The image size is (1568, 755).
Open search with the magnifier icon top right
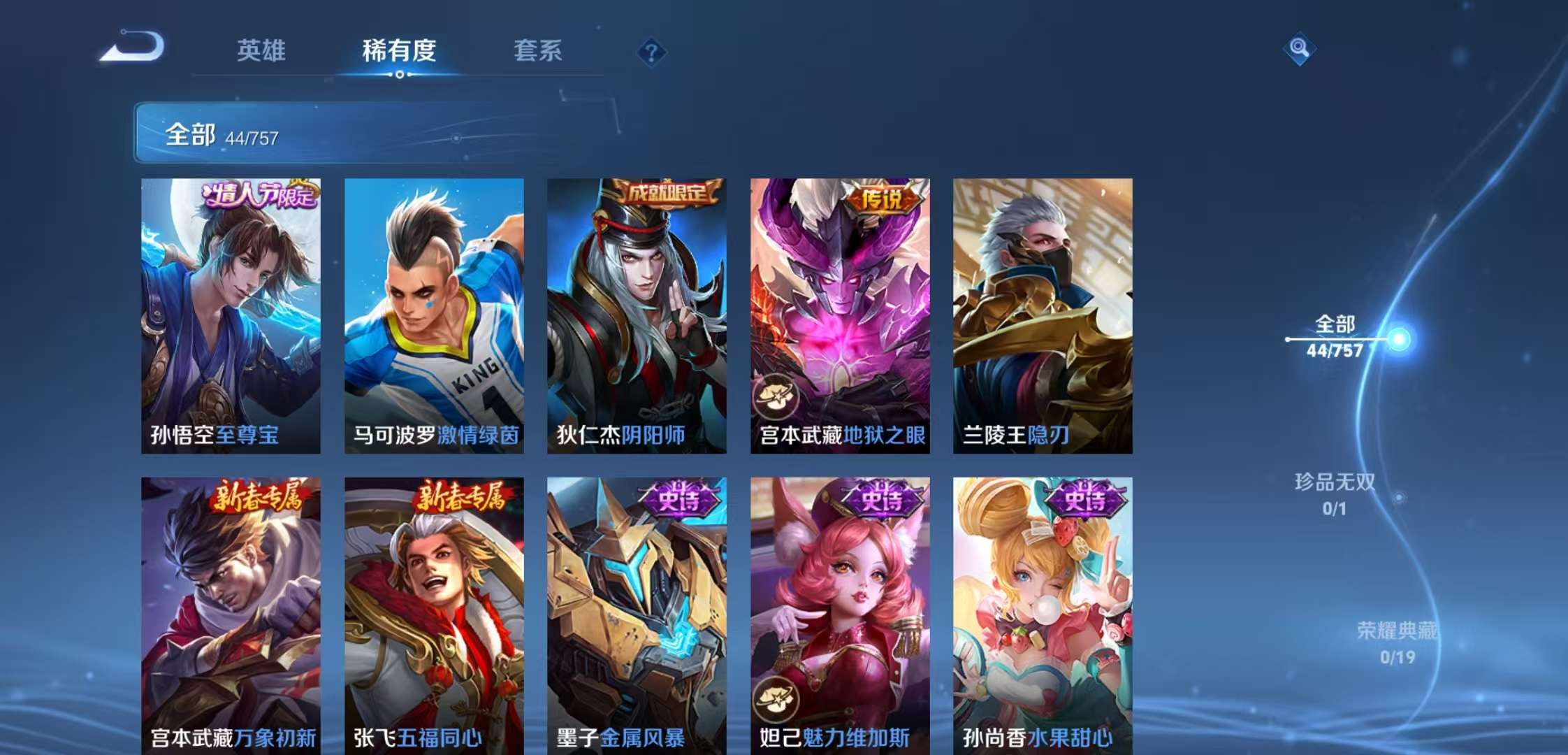pos(1298,48)
